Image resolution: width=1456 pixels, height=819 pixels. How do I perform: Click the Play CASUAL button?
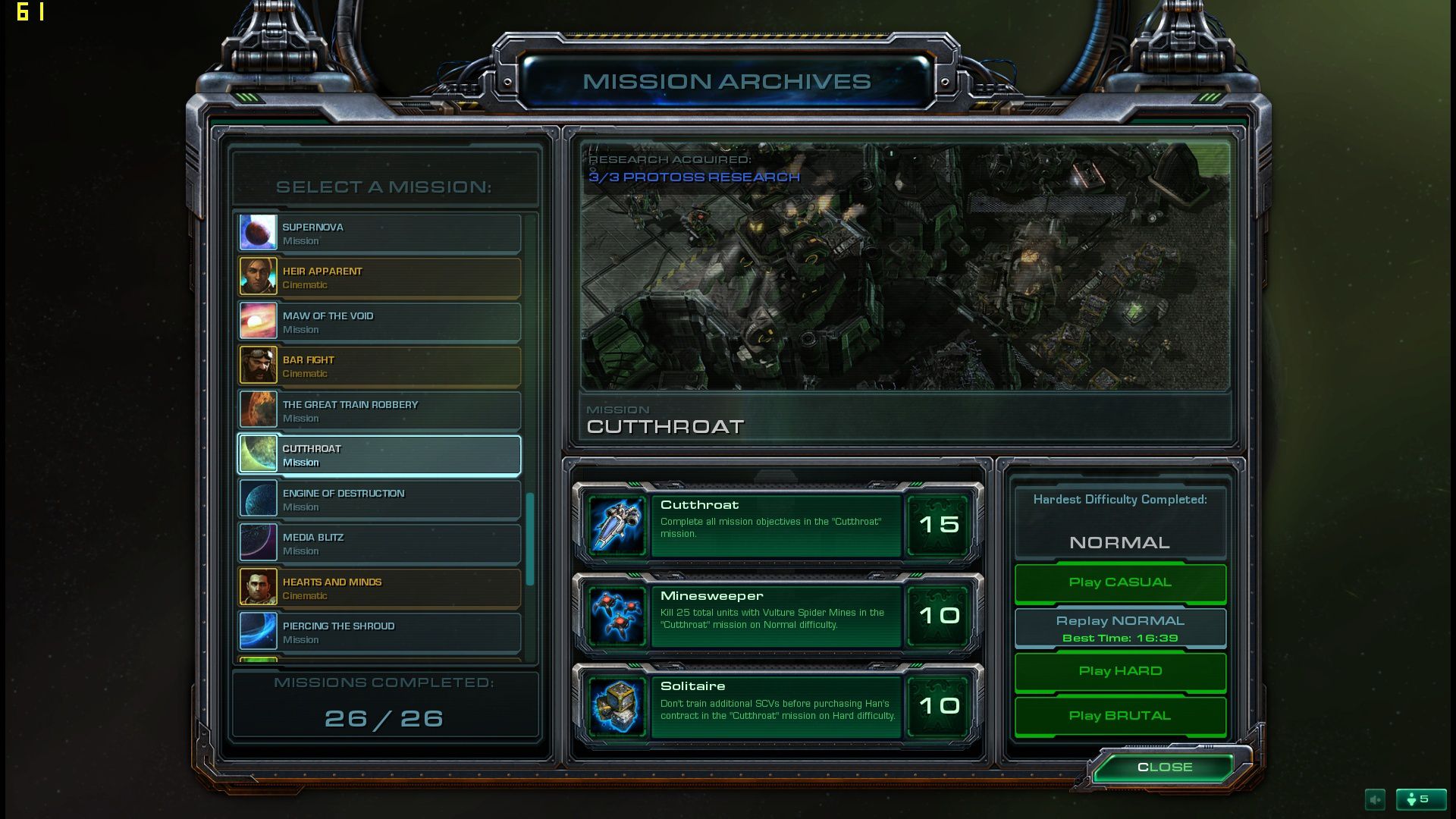pyautogui.click(x=1120, y=582)
